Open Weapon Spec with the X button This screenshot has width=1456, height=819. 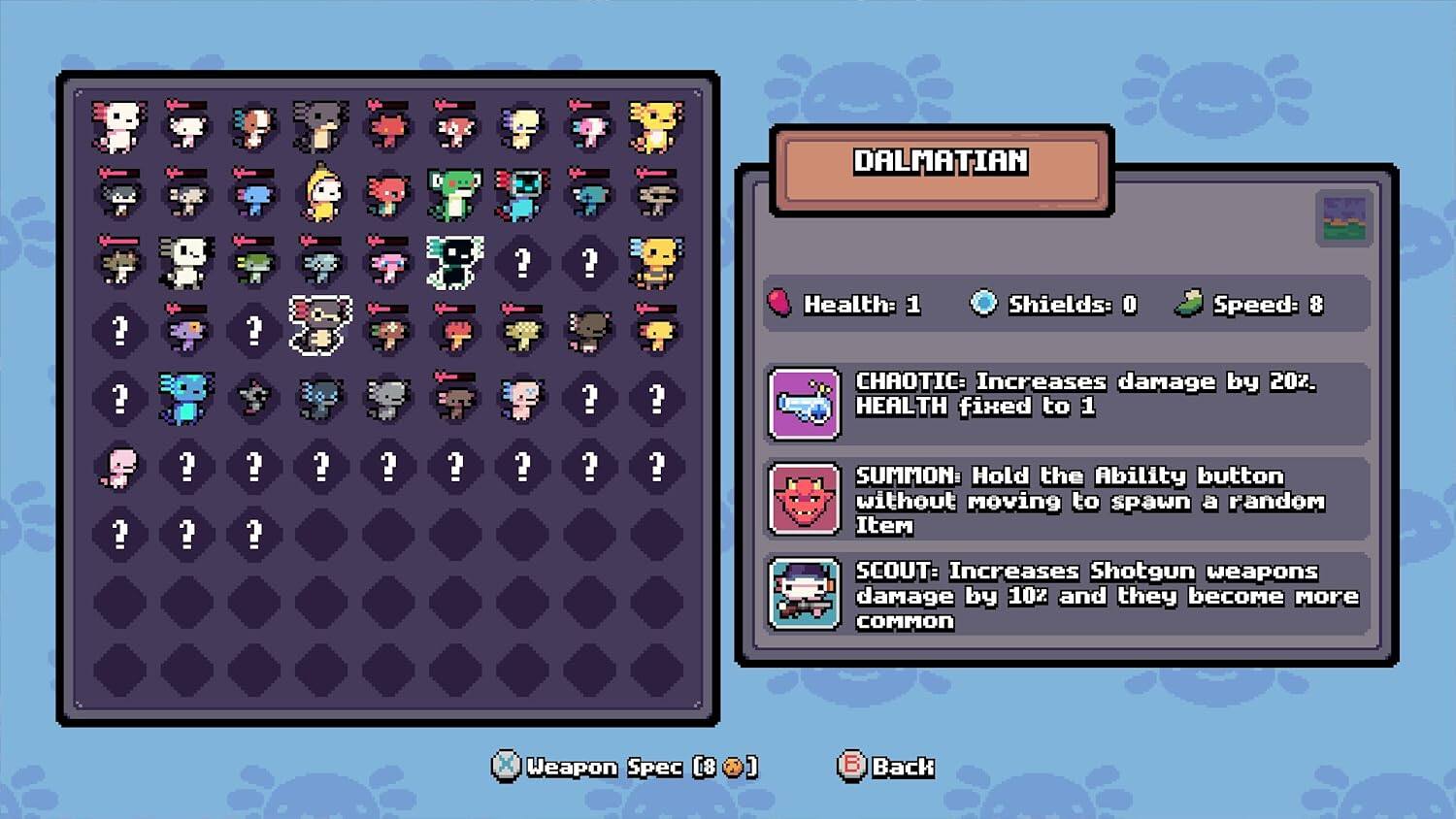[x=507, y=767]
